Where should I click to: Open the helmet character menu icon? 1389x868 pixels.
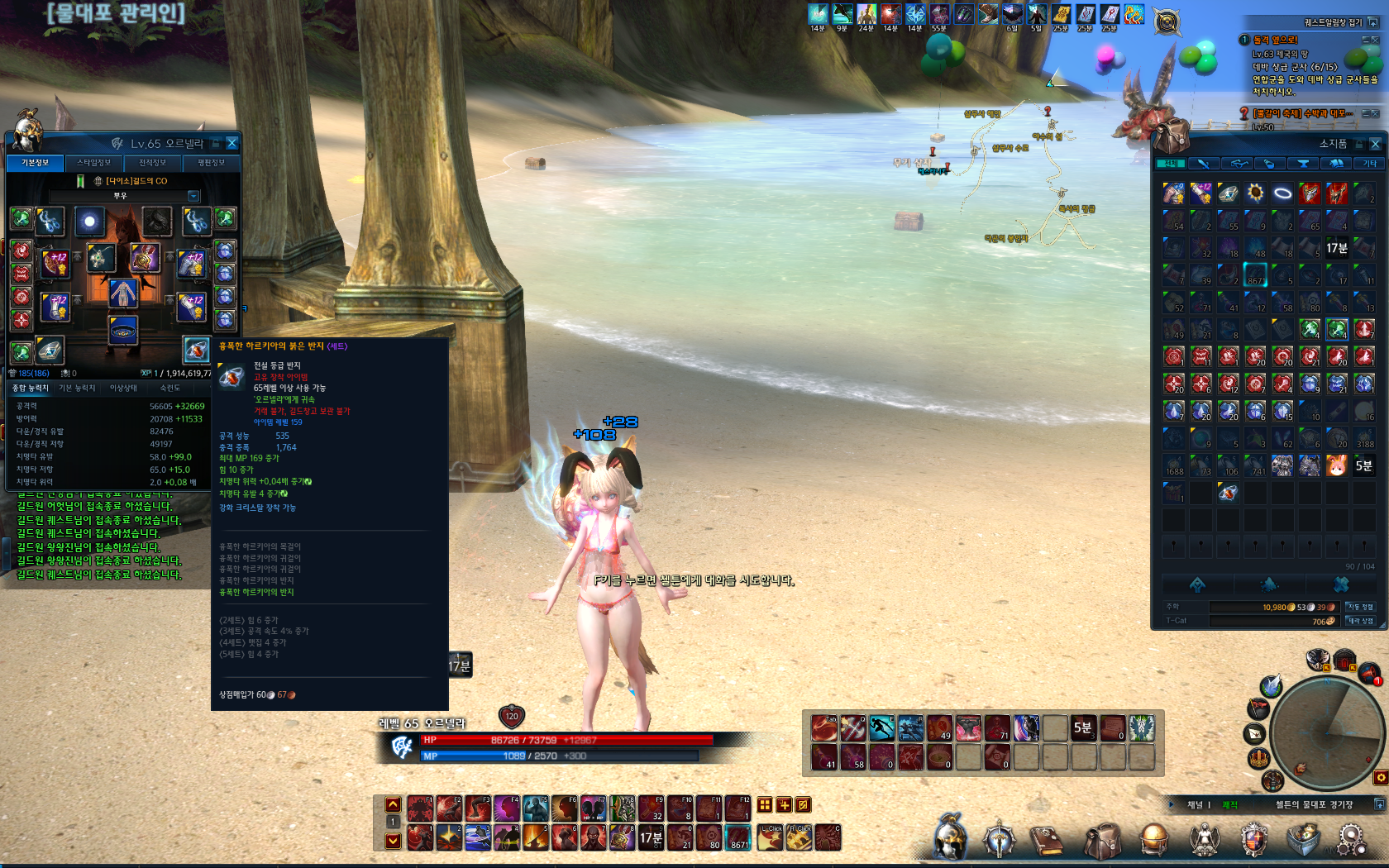tap(951, 837)
